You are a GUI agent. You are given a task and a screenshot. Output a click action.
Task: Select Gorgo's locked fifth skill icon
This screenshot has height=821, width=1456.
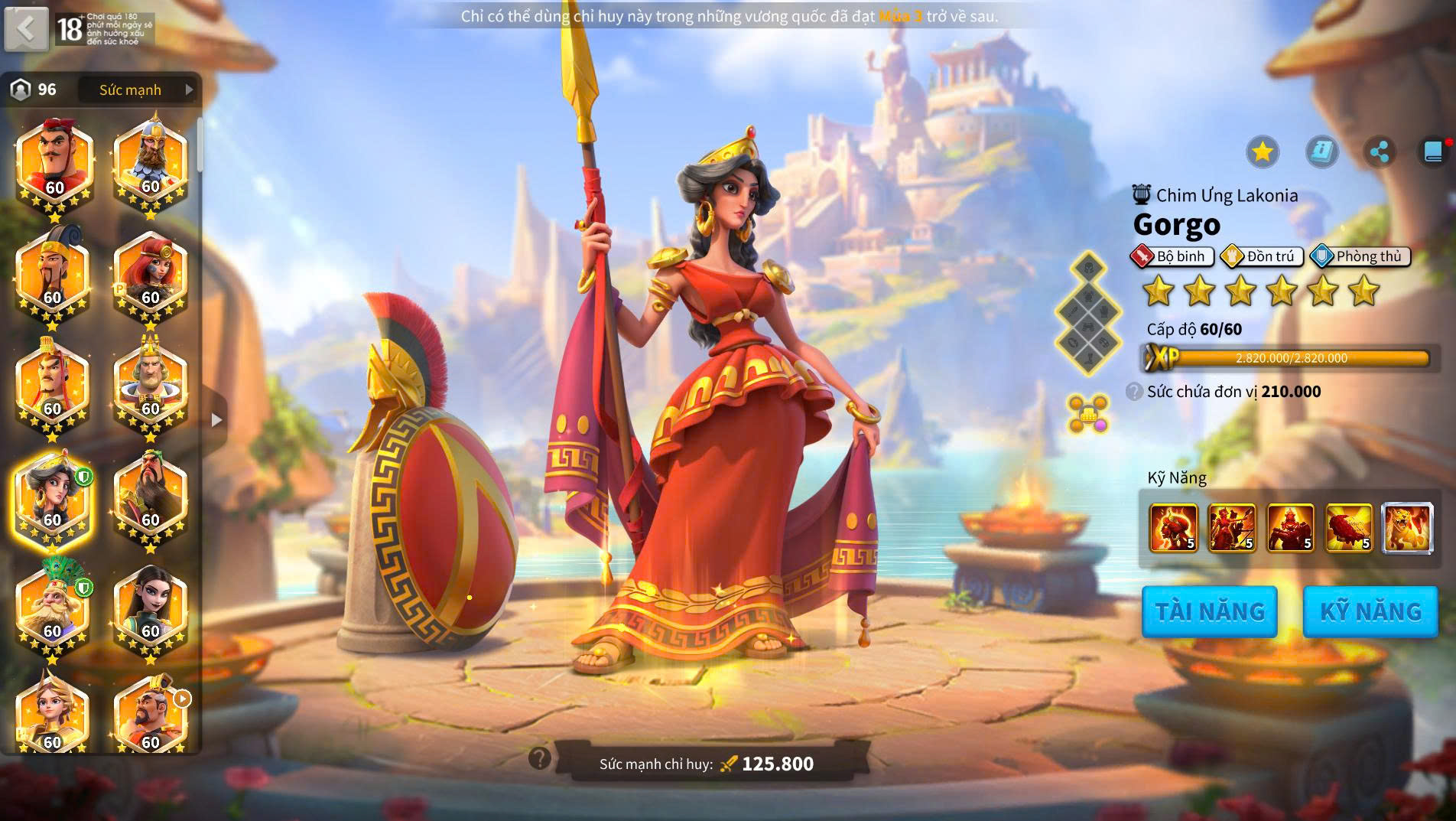[1407, 527]
